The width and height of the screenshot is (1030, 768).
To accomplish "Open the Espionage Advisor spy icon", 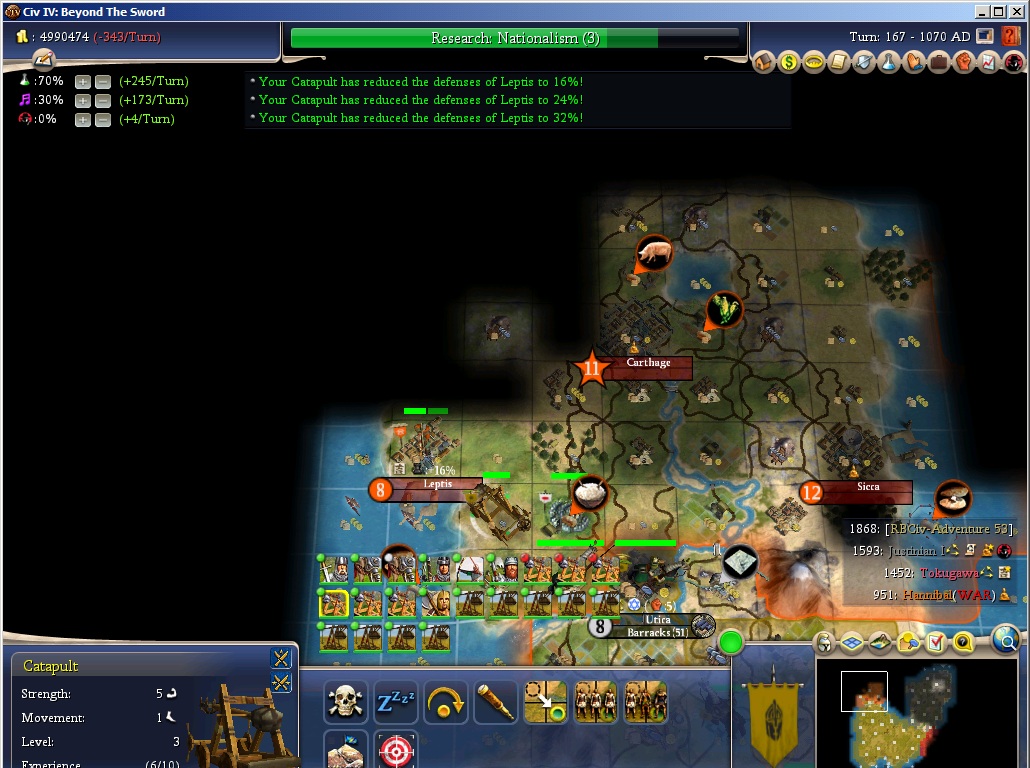I will point(1014,63).
